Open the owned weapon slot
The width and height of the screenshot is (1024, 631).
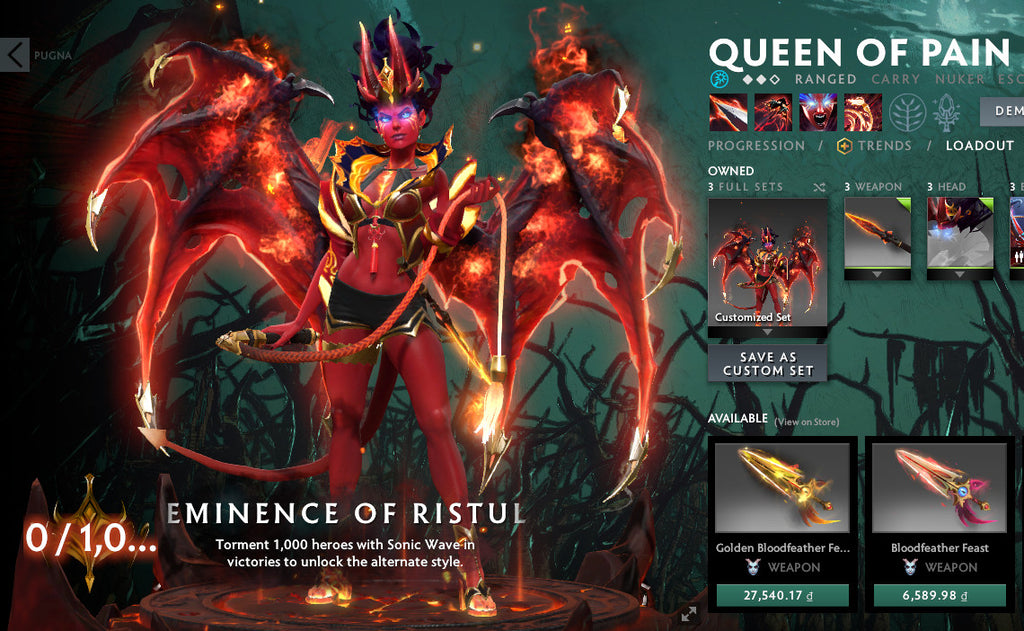point(877,237)
